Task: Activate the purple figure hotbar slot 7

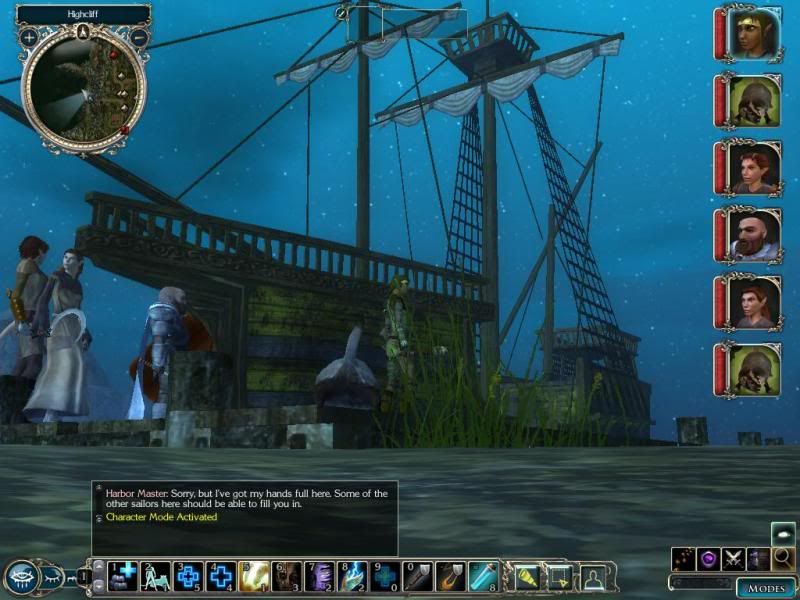Action: coord(318,575)
